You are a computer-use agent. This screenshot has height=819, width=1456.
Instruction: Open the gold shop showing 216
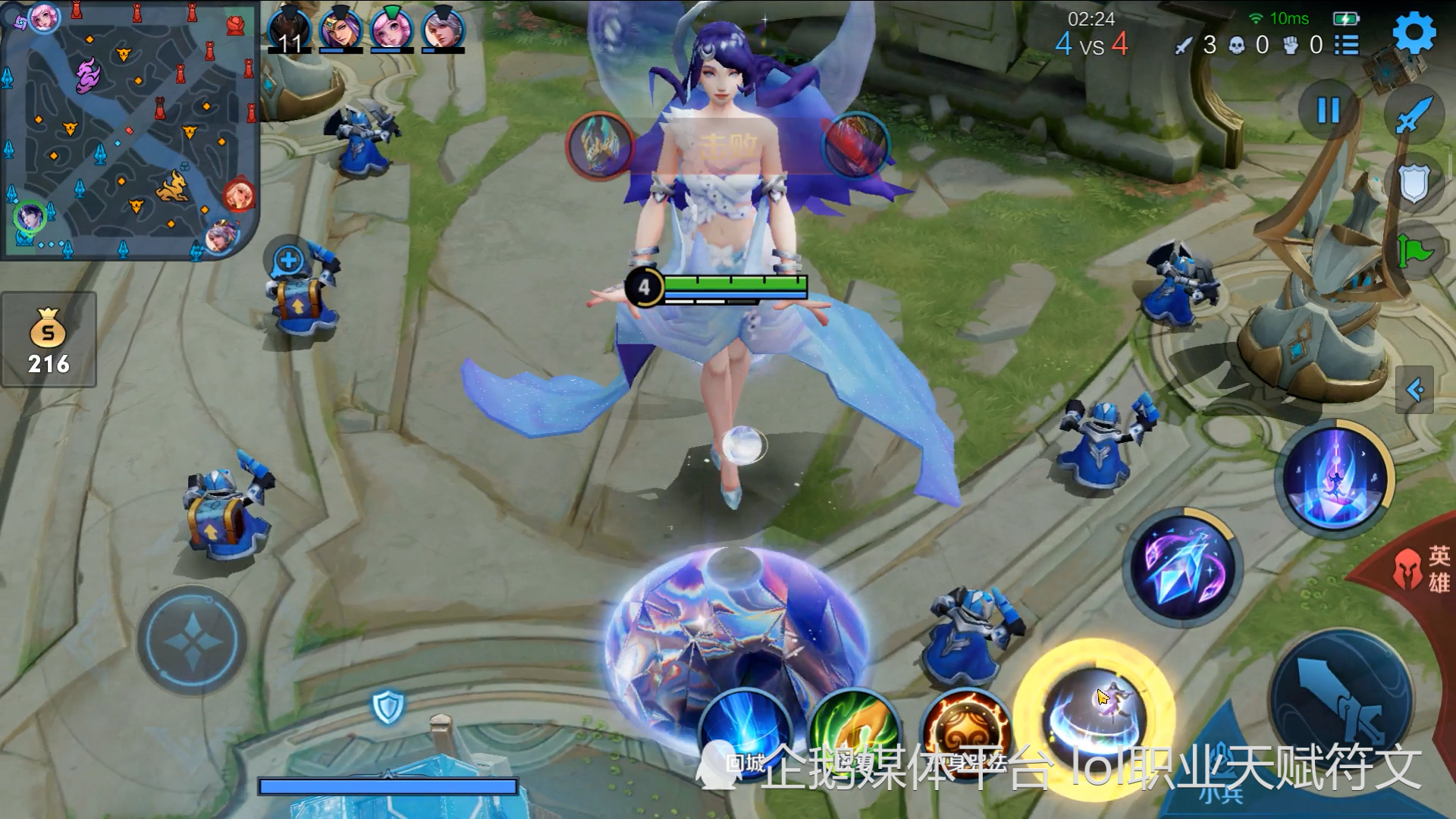click(49, 340)
